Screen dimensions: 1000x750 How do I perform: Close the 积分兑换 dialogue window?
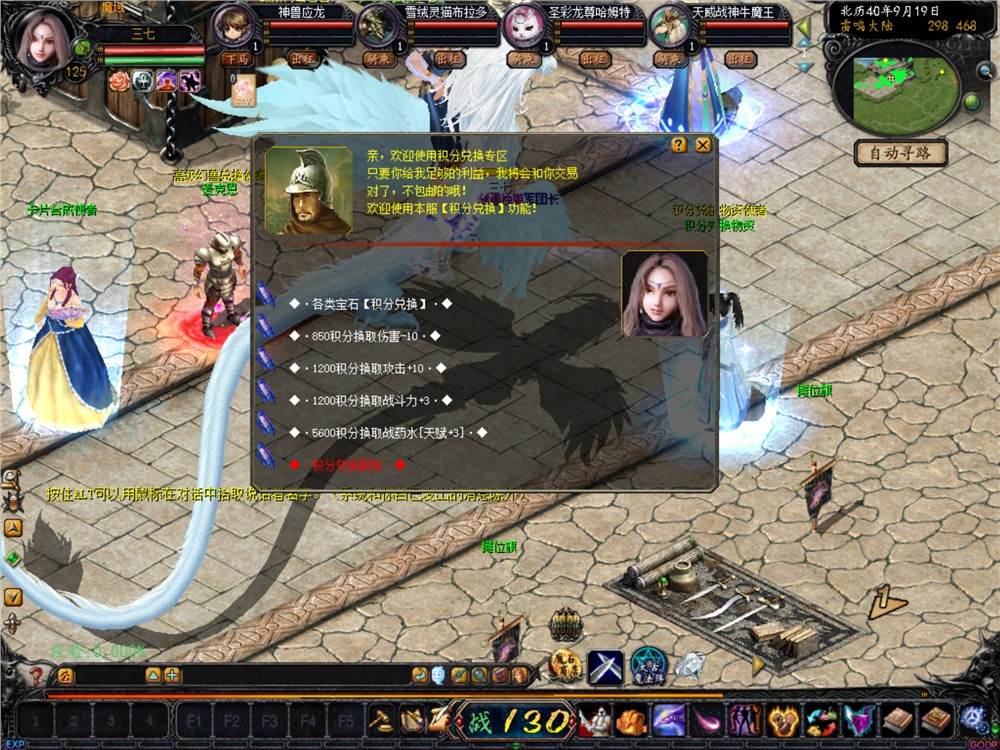pyautogui.click(x=704, y=145)
